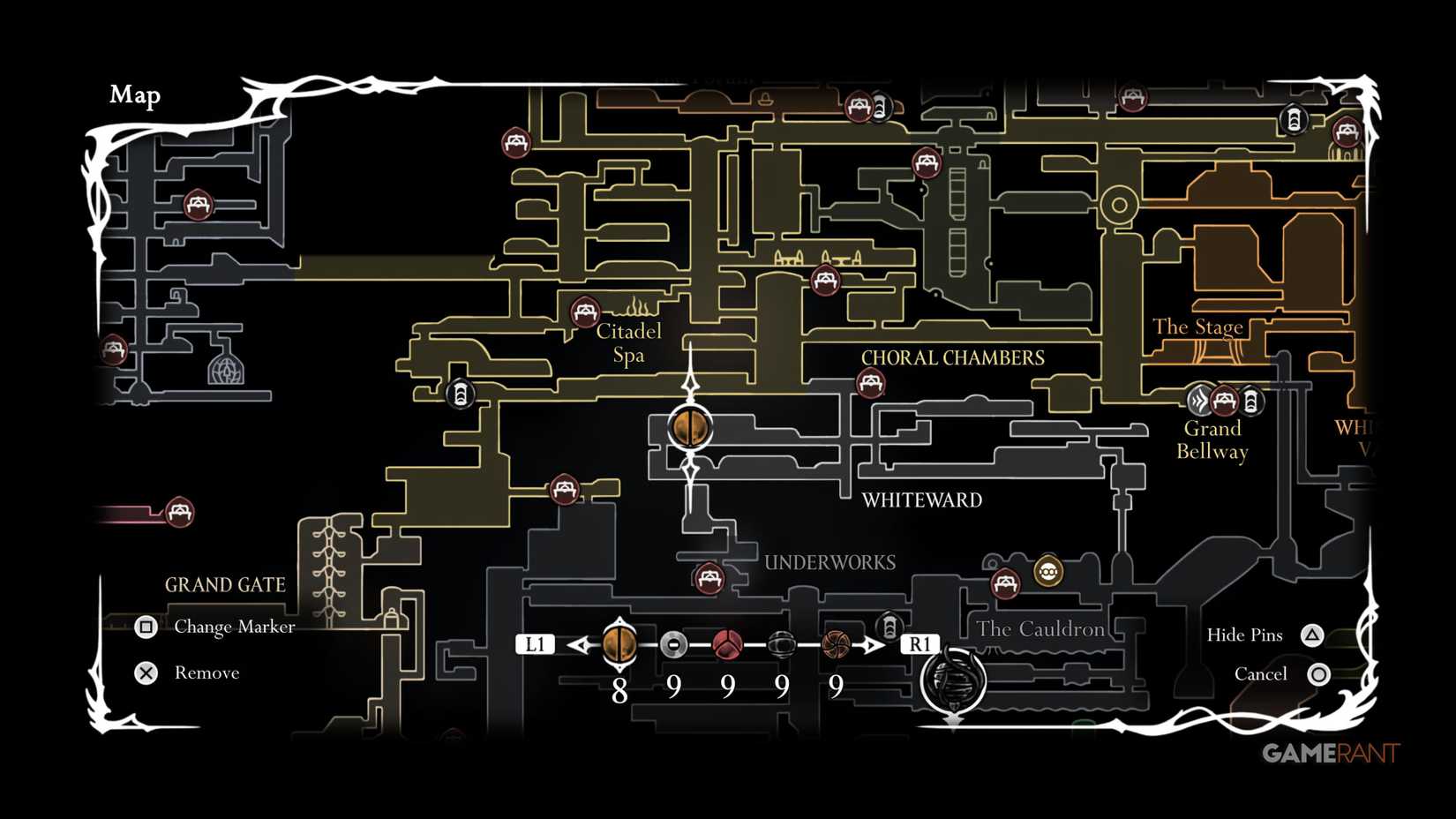Select the orange Shell marker in the carousel
1456x819 pixels.
point(620,645)
